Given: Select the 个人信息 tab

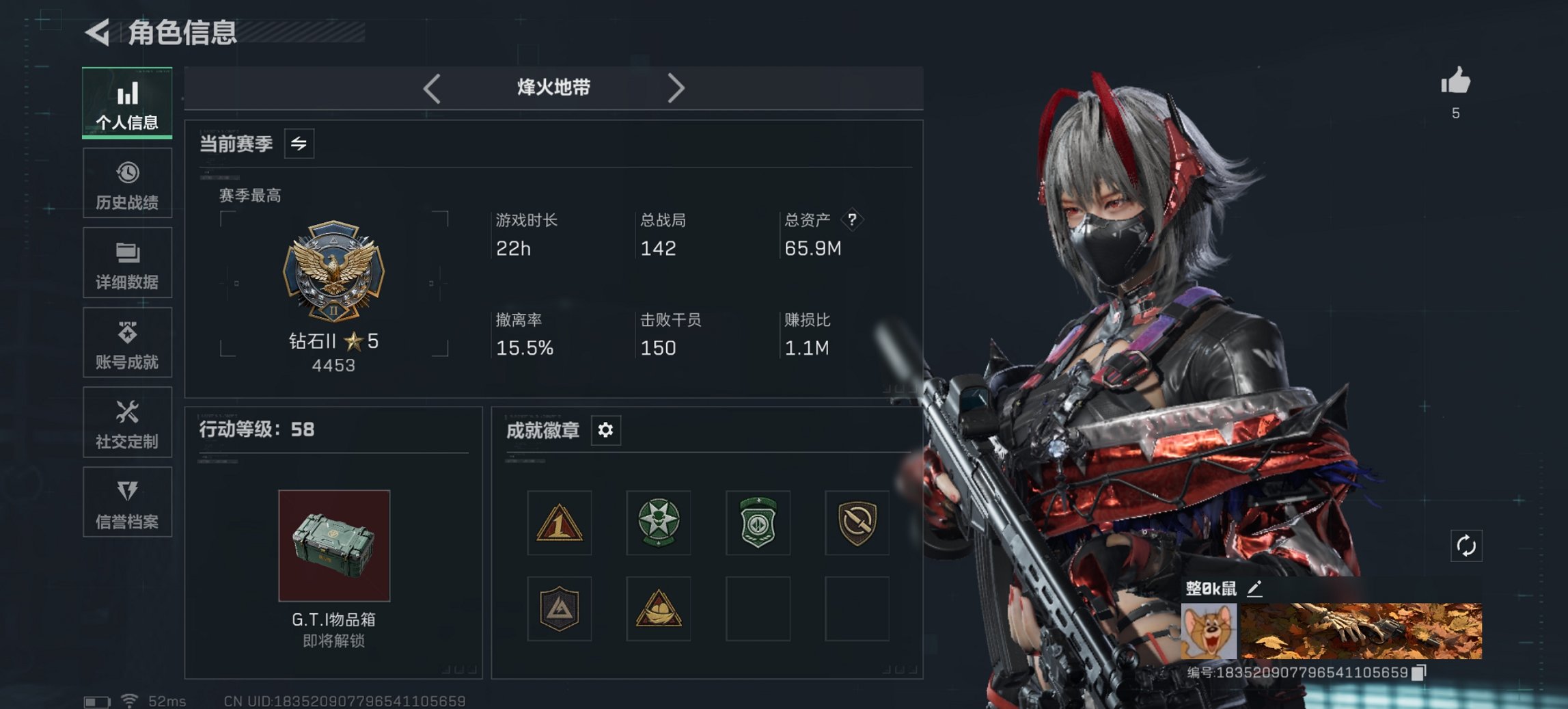Looking at the screenshot, I should tap(127, 103).
